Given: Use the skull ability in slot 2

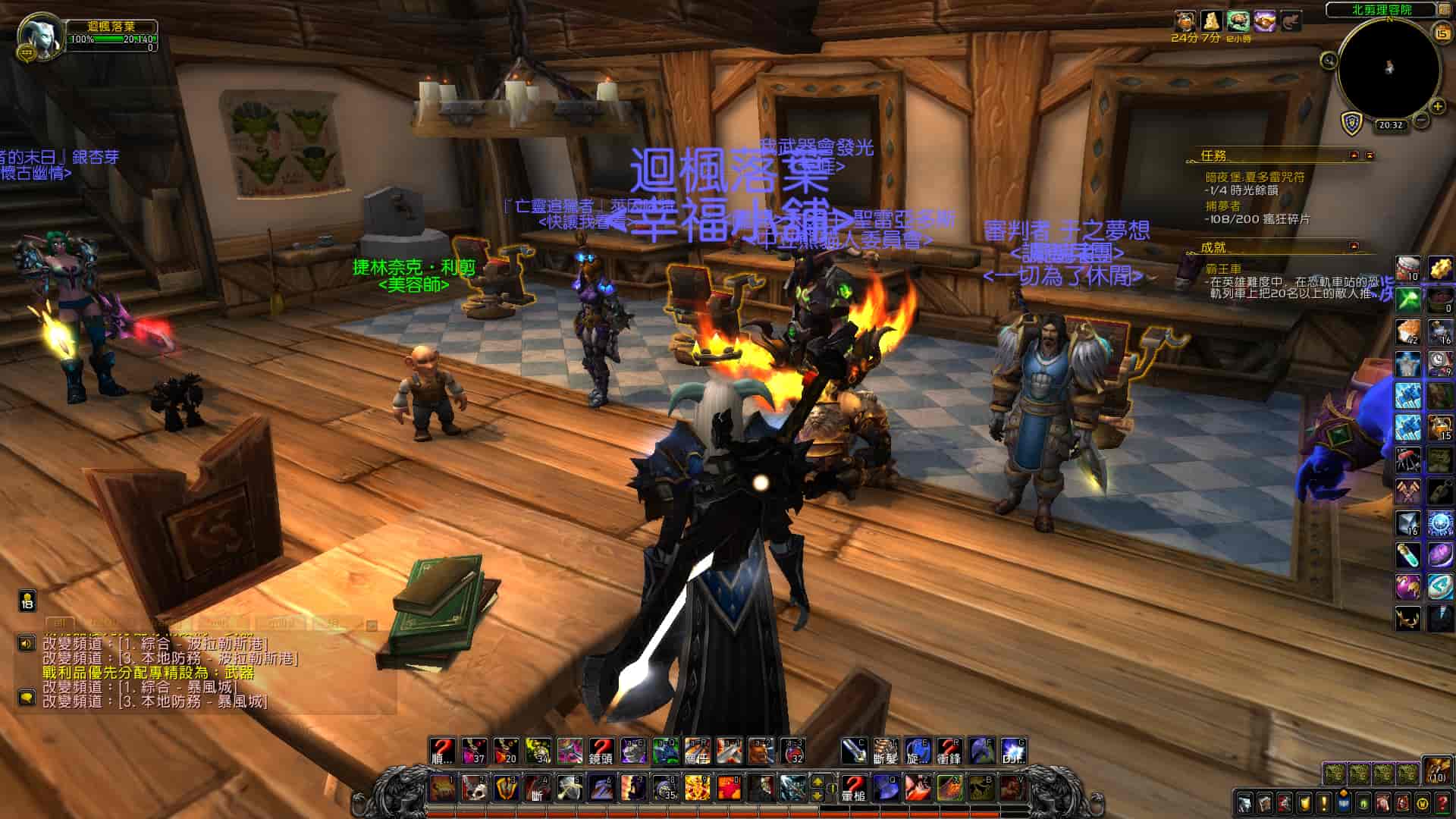Looking at the screenshot, I should (474, 789).
